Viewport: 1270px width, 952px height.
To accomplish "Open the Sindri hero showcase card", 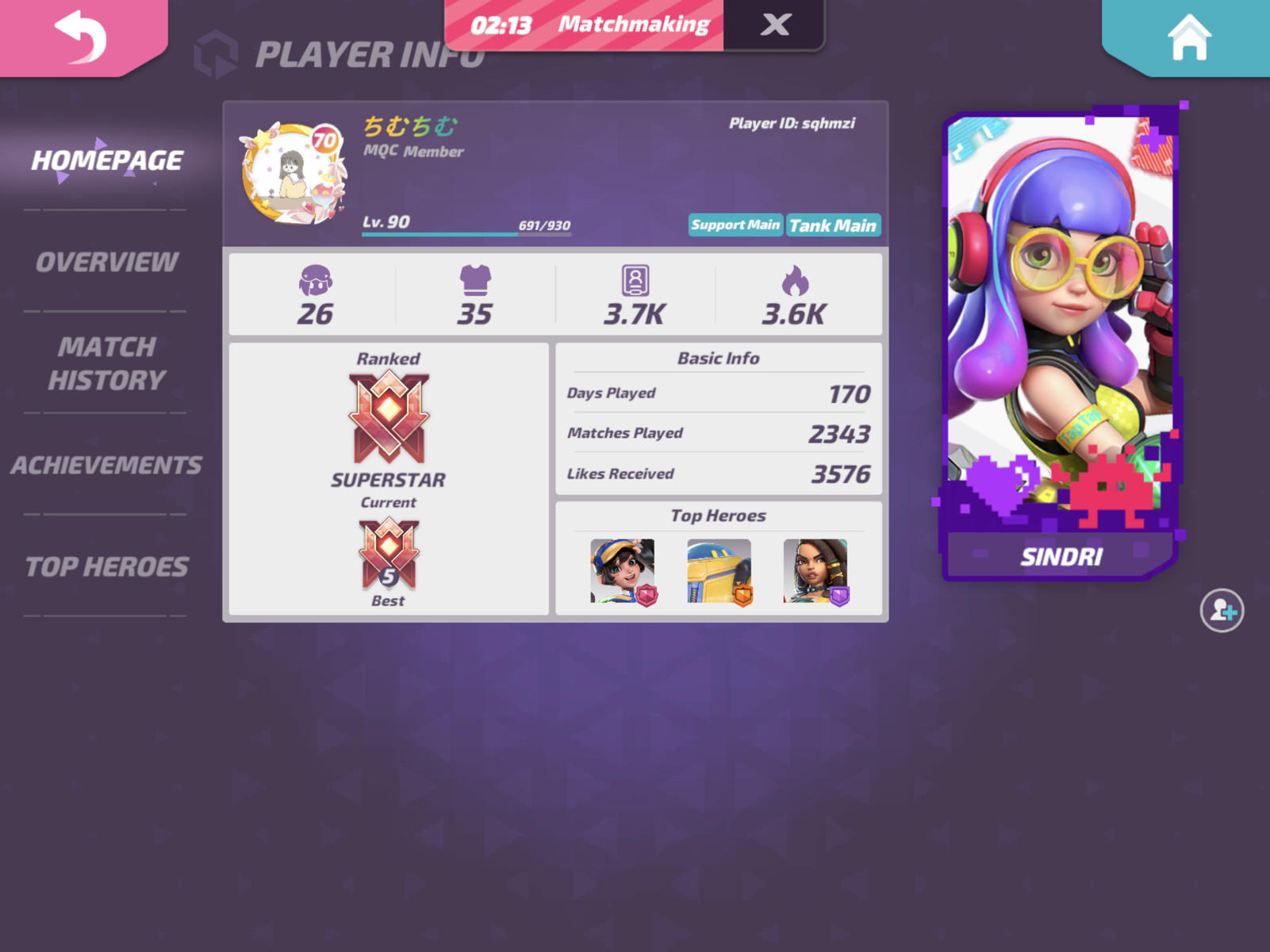I will click(1063, 341).
